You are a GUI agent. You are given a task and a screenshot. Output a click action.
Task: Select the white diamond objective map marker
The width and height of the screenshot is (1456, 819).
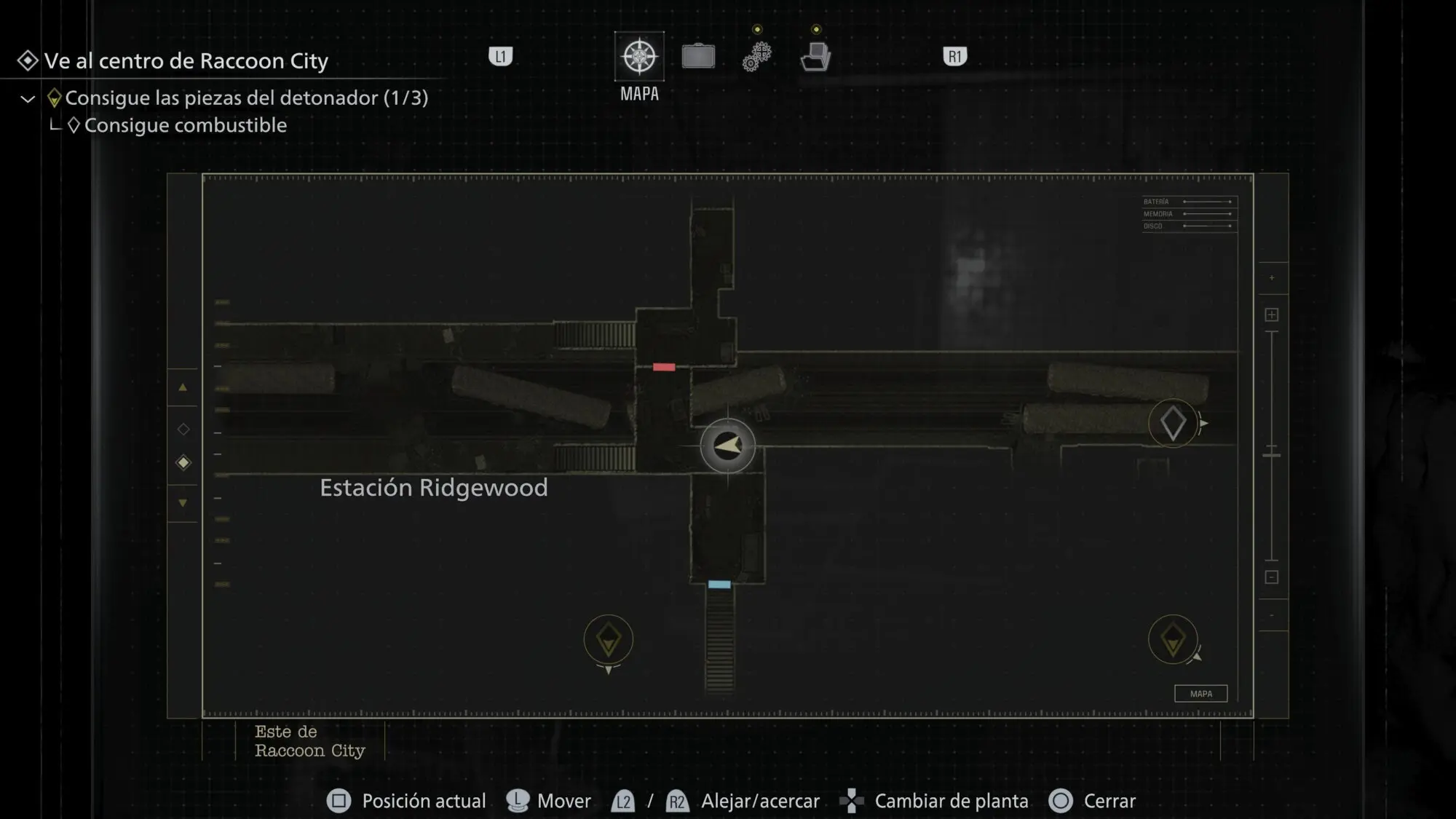[x=1172, y=423]
